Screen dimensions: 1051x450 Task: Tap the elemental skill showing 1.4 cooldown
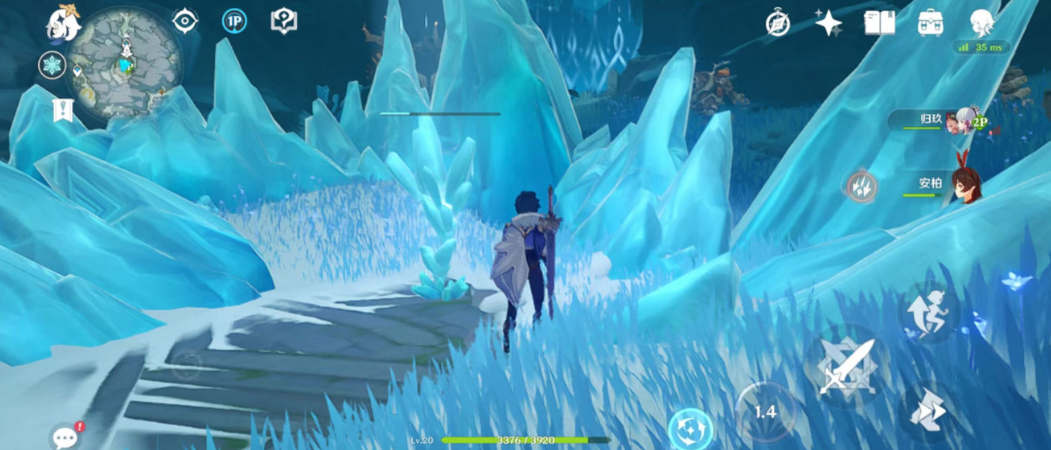[765, 411]
